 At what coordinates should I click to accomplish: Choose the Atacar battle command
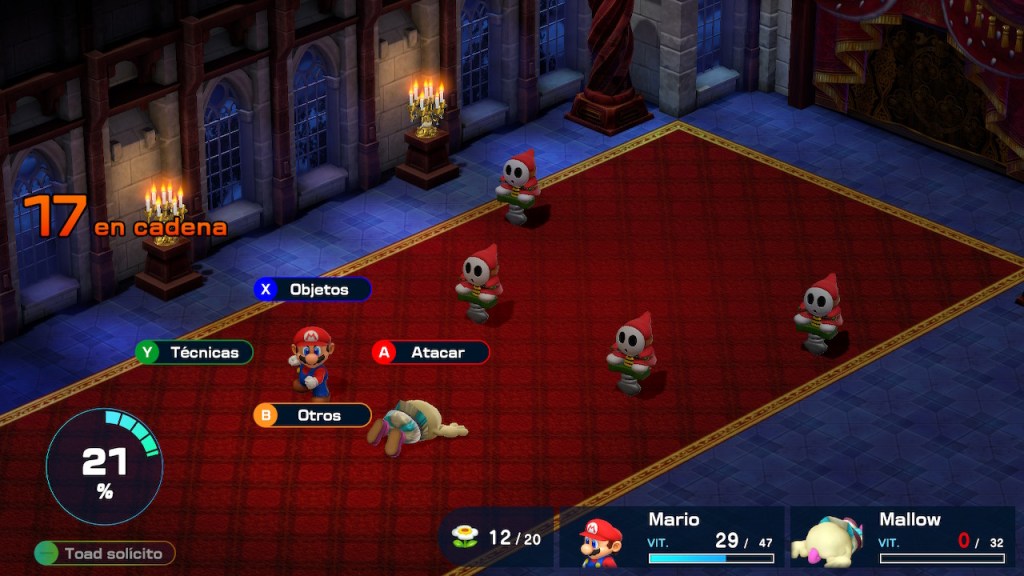(x=431, y=352)
